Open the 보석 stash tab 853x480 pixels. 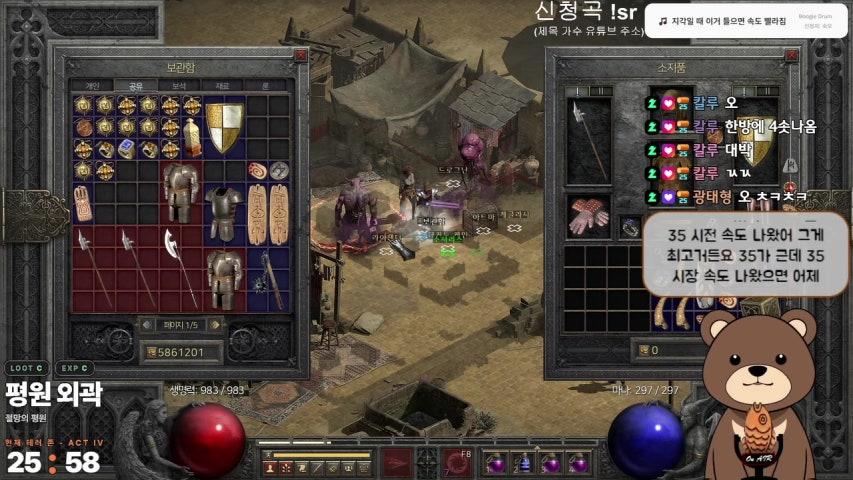tap(179, 86)
